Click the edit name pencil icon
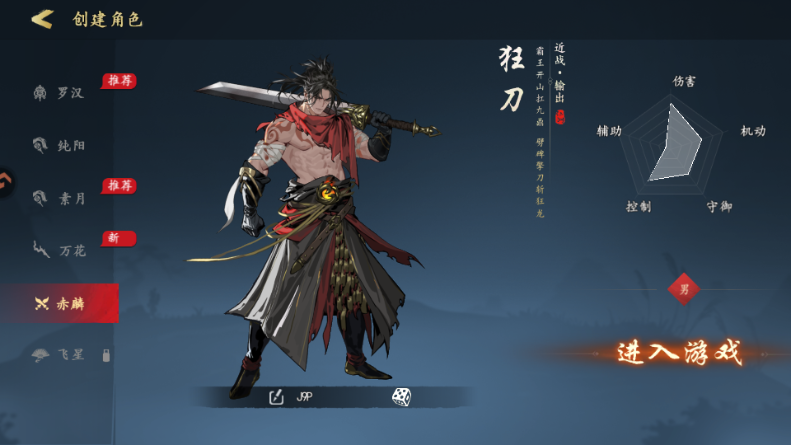 (x=277, y=397)
